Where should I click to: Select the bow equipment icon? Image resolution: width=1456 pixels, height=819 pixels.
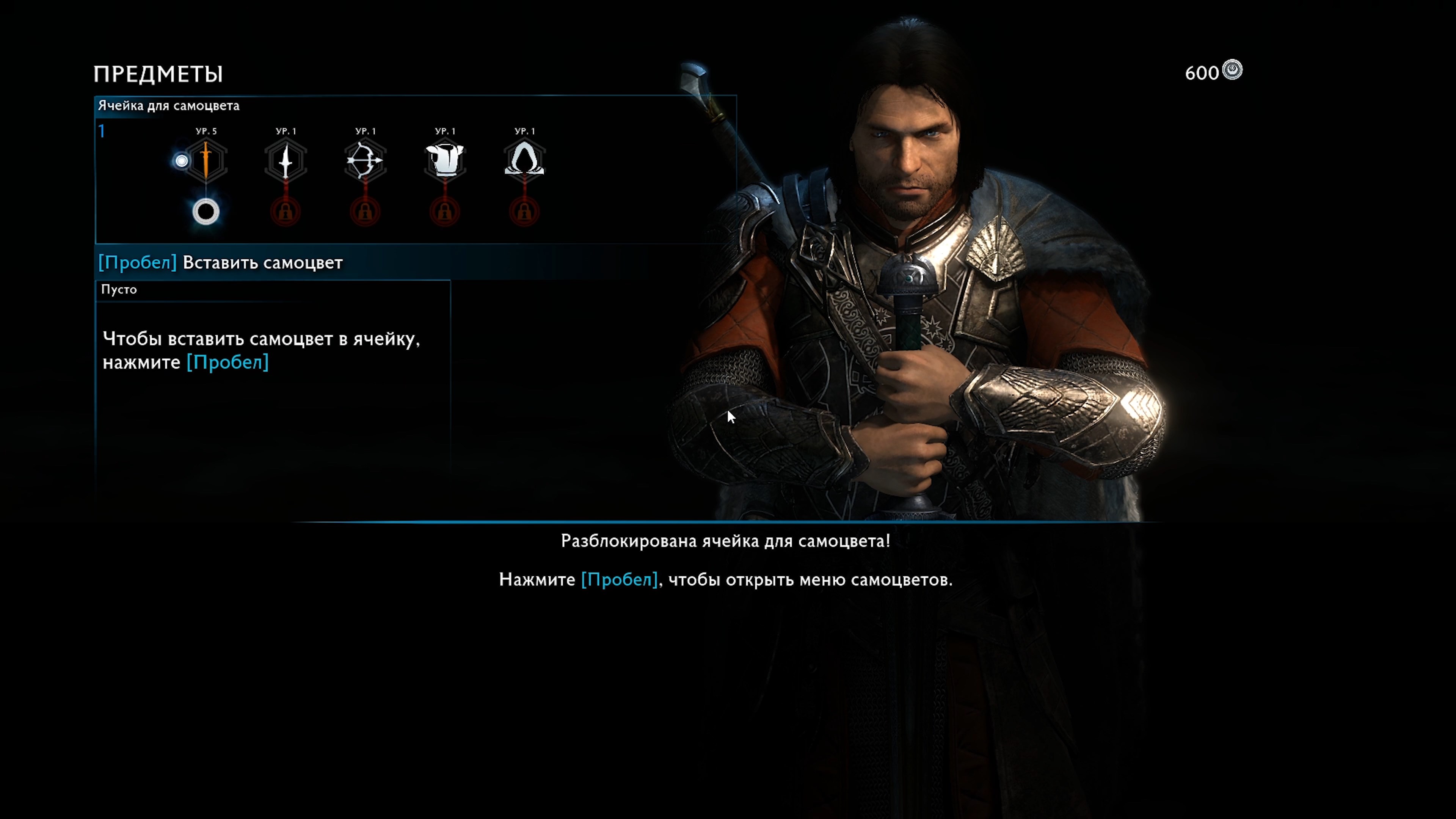(x=365, y=160)
